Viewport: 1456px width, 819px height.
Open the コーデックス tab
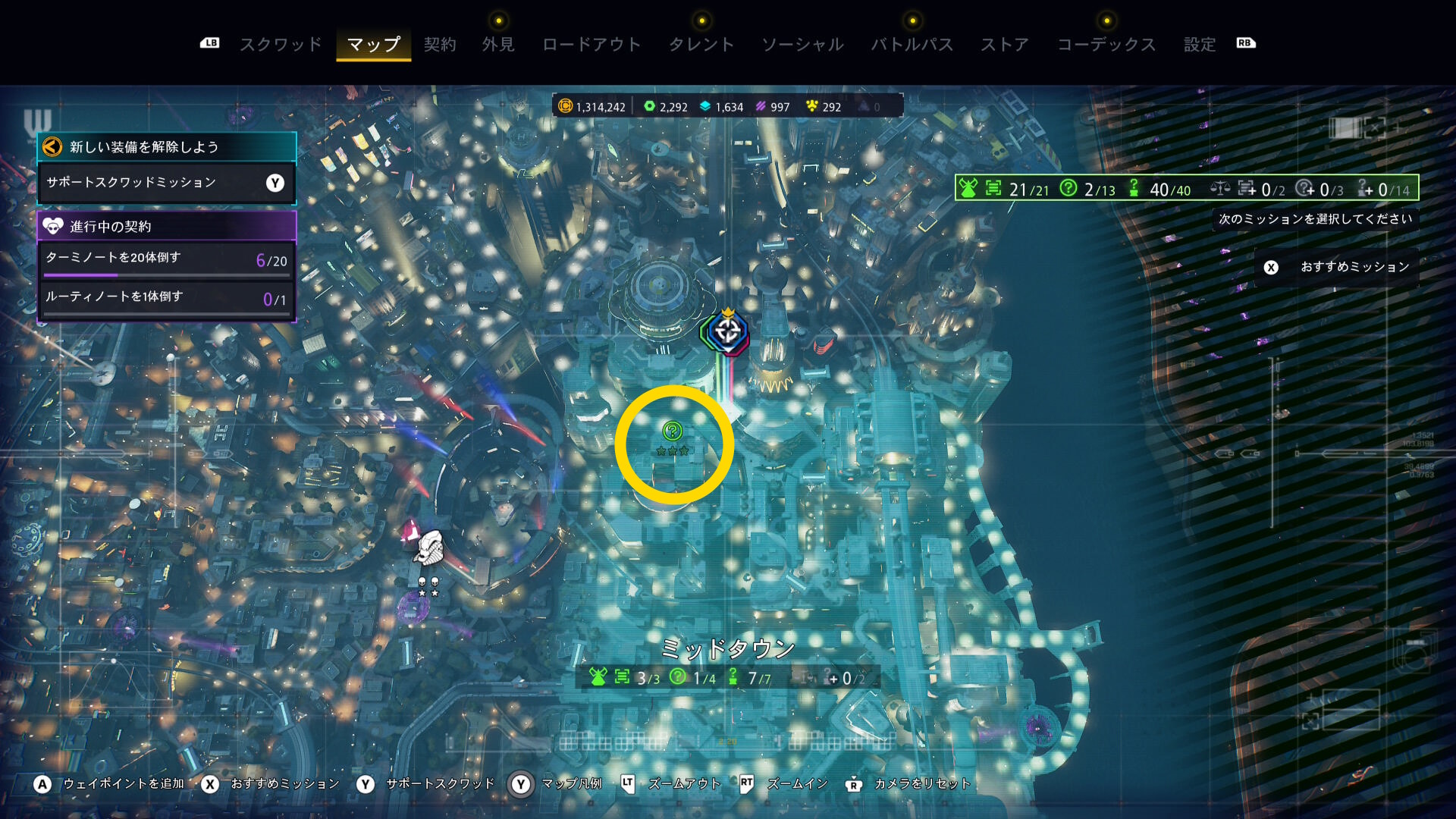pos(1106,45)
